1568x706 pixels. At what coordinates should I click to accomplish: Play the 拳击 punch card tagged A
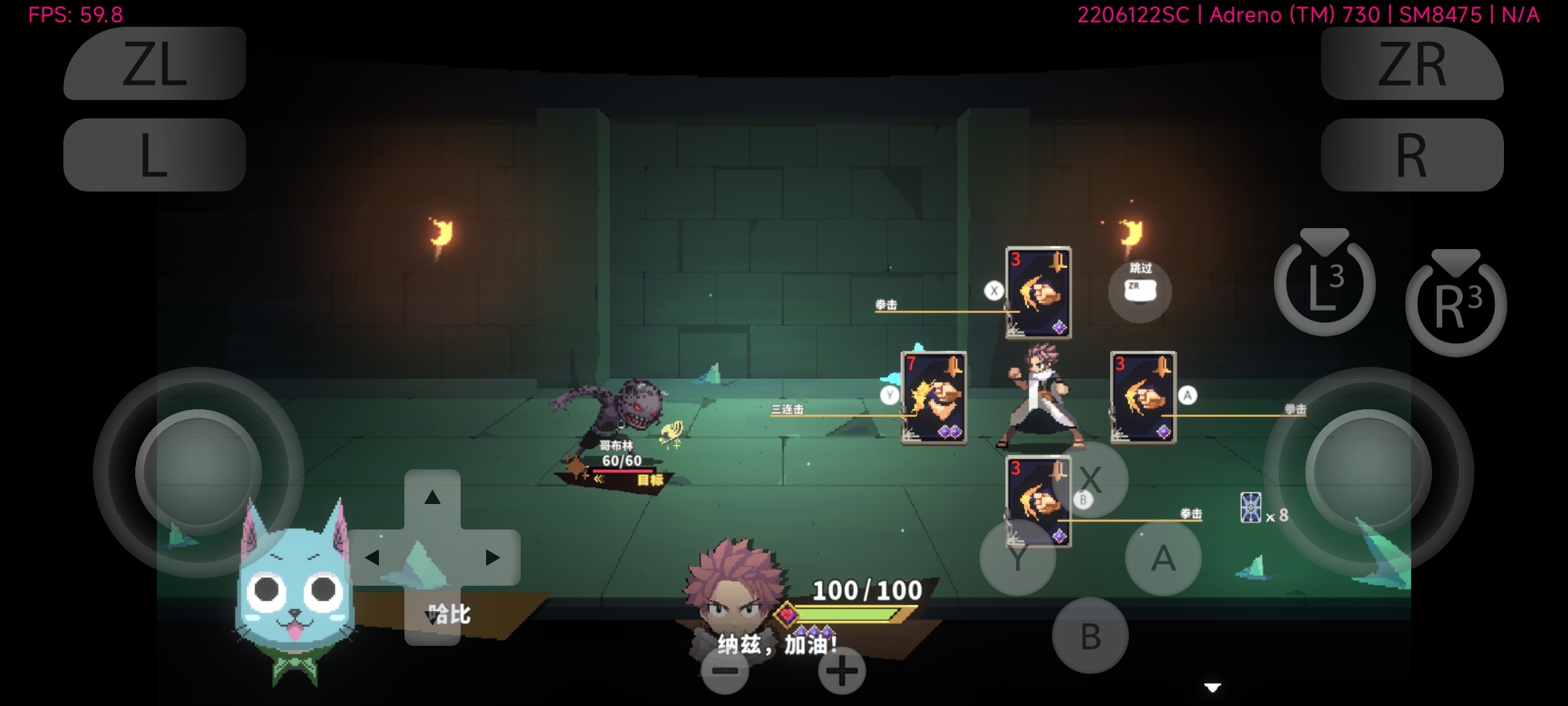1143,397
